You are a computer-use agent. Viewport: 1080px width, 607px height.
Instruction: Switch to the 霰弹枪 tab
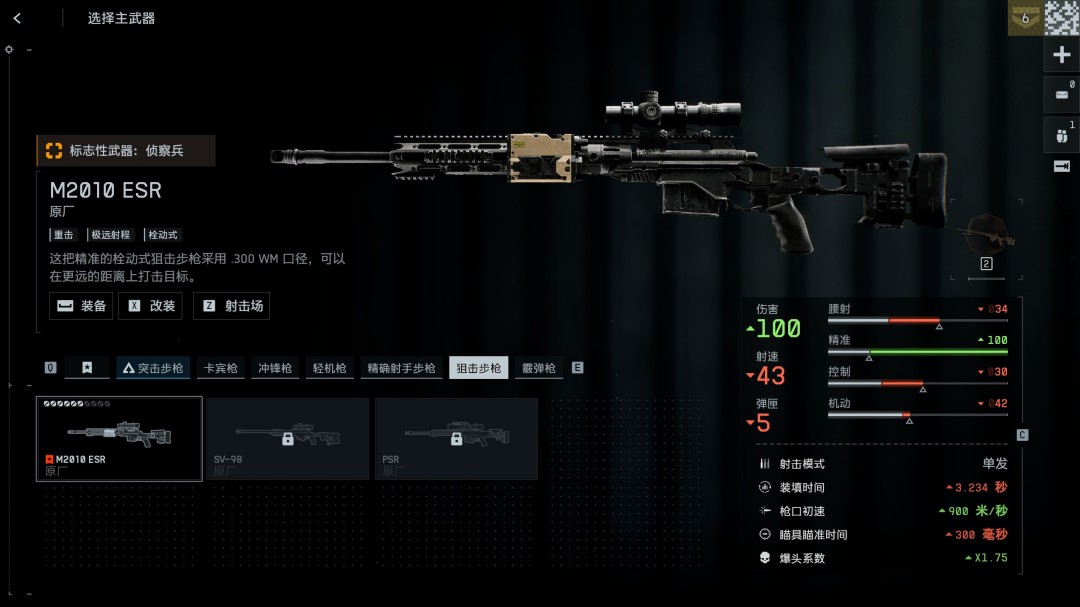tap(538, 368)
